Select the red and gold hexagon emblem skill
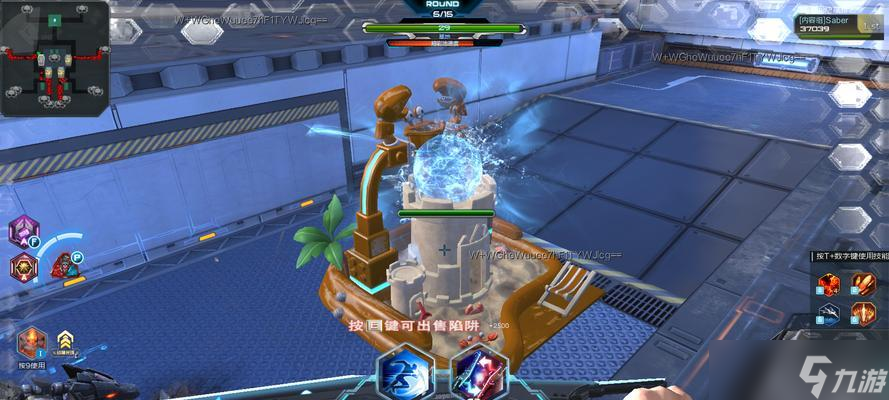 24,266
